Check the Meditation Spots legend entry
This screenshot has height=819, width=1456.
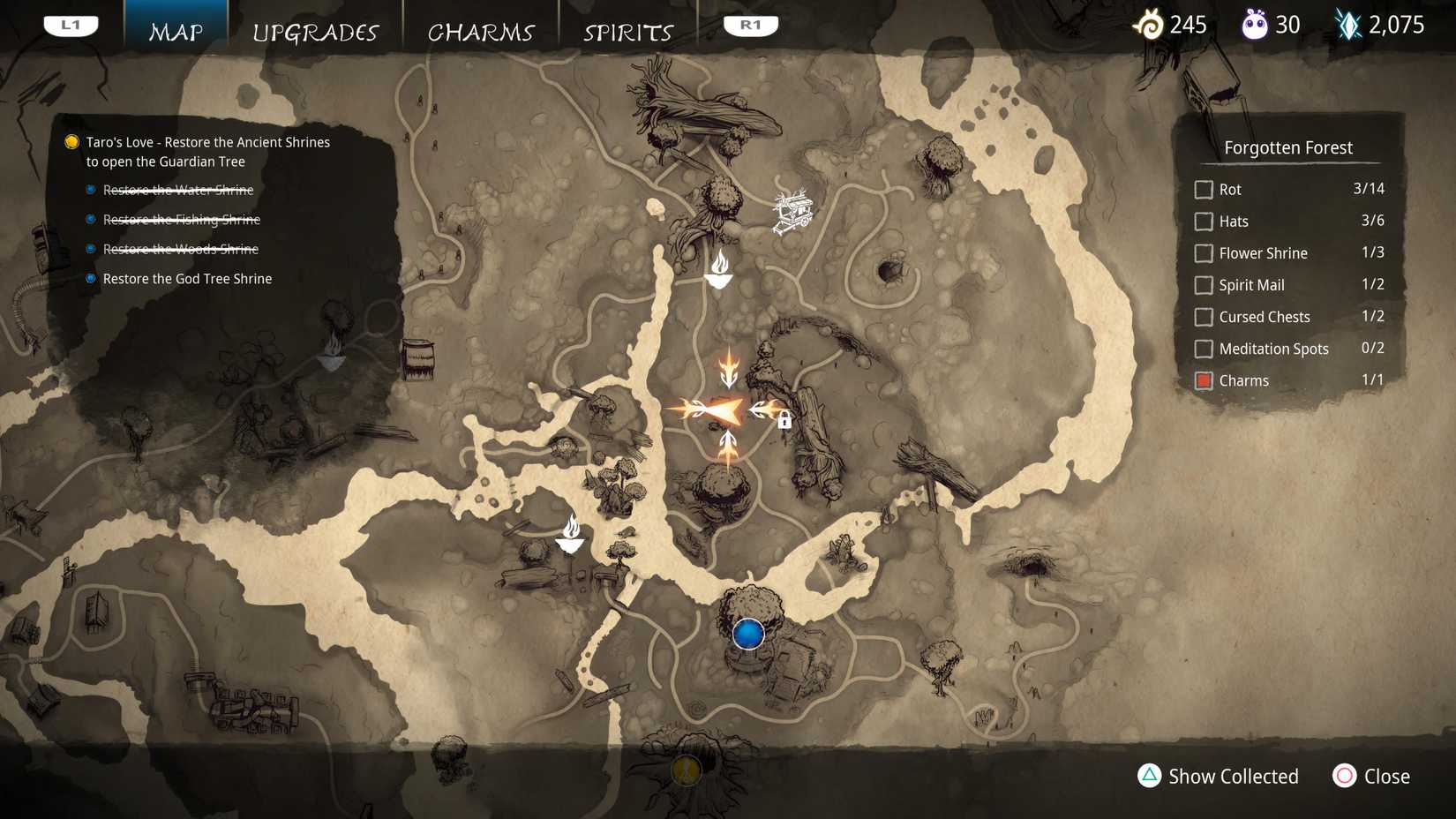click(1204, 349)
